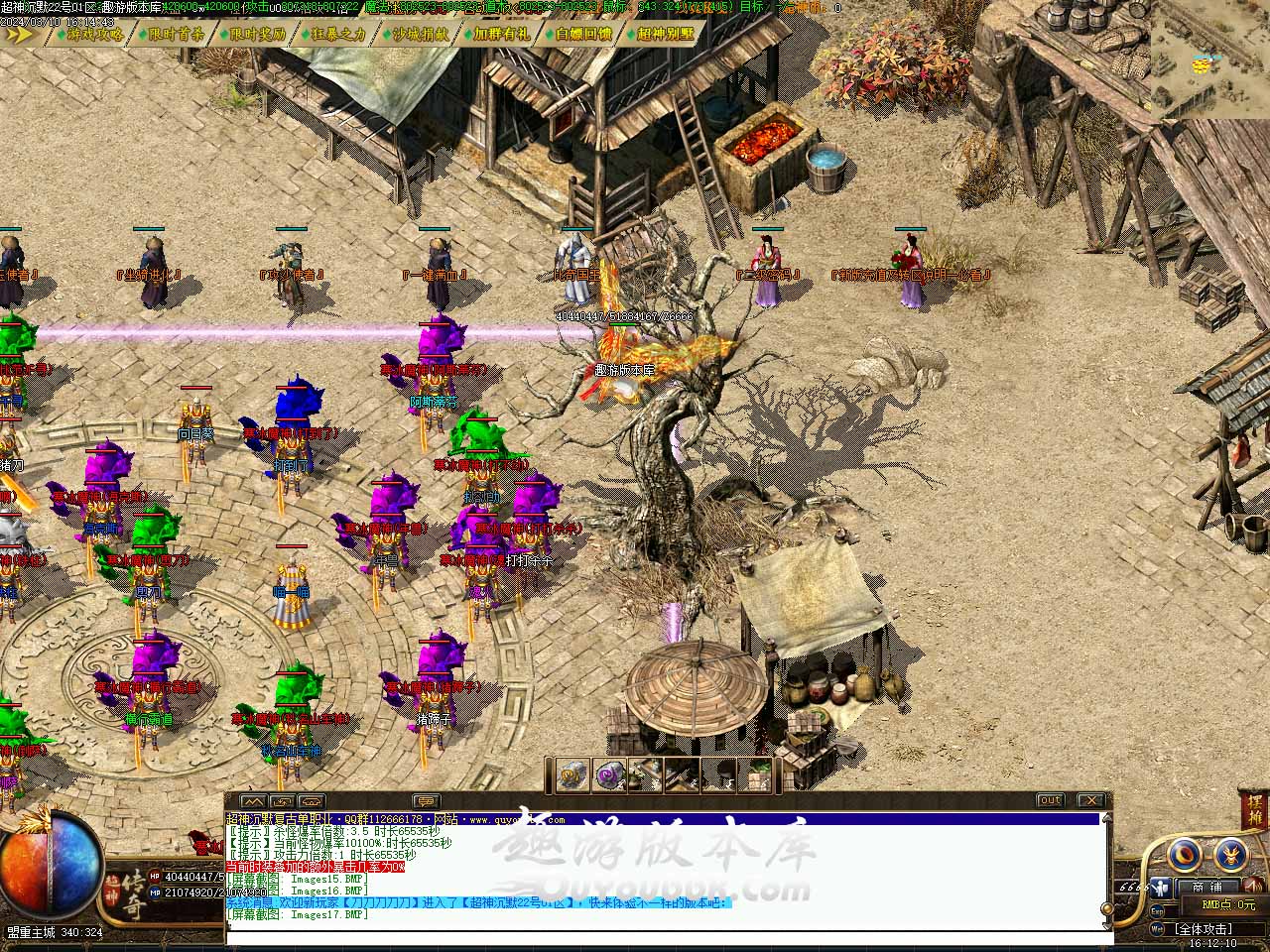Image resolution: width=1270 pixels, height=952 pixels.
Task: Close the chat window with X
Action: click(1090, 800)
